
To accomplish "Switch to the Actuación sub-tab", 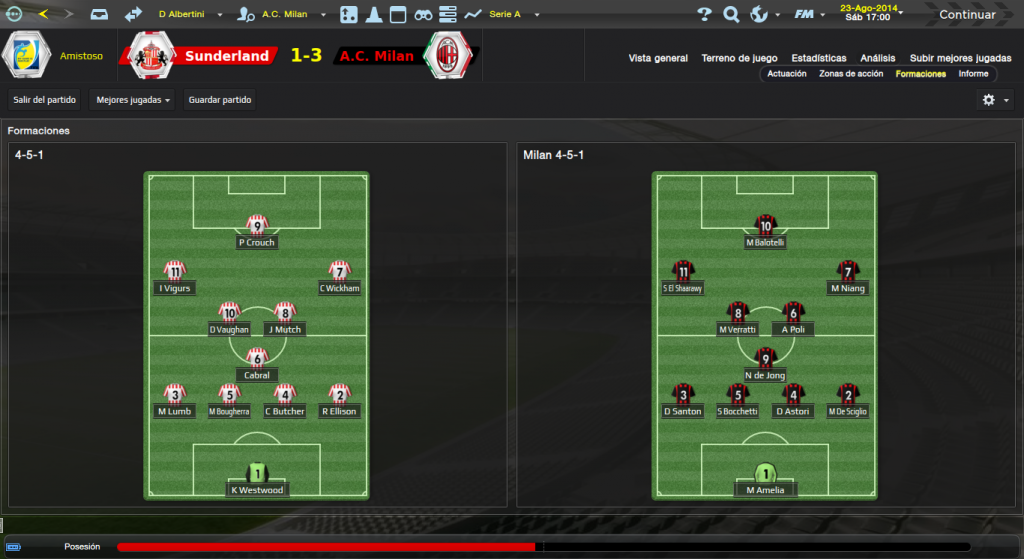I will point(787,74).
